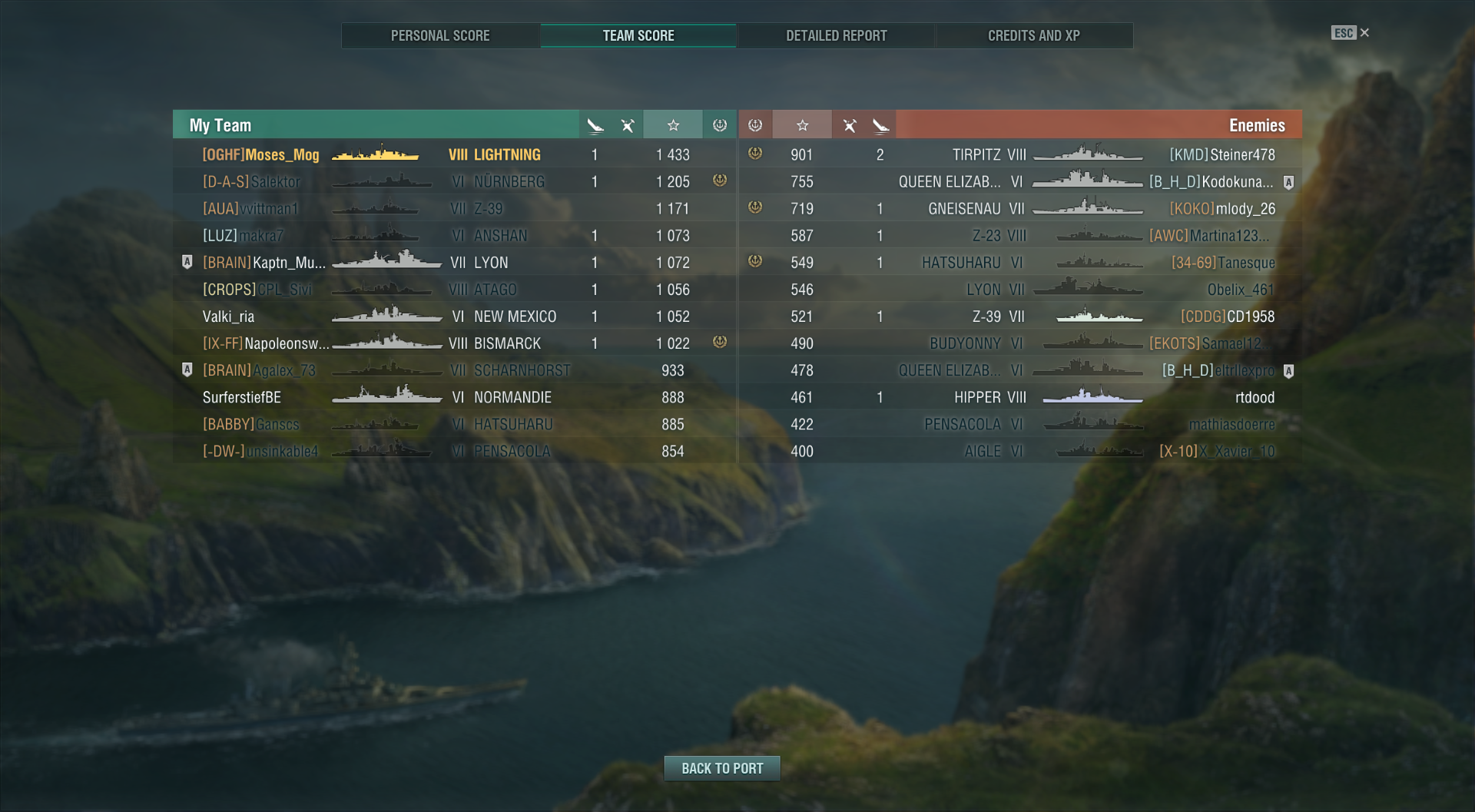Sort My Team by star XP column

(673, 125)
